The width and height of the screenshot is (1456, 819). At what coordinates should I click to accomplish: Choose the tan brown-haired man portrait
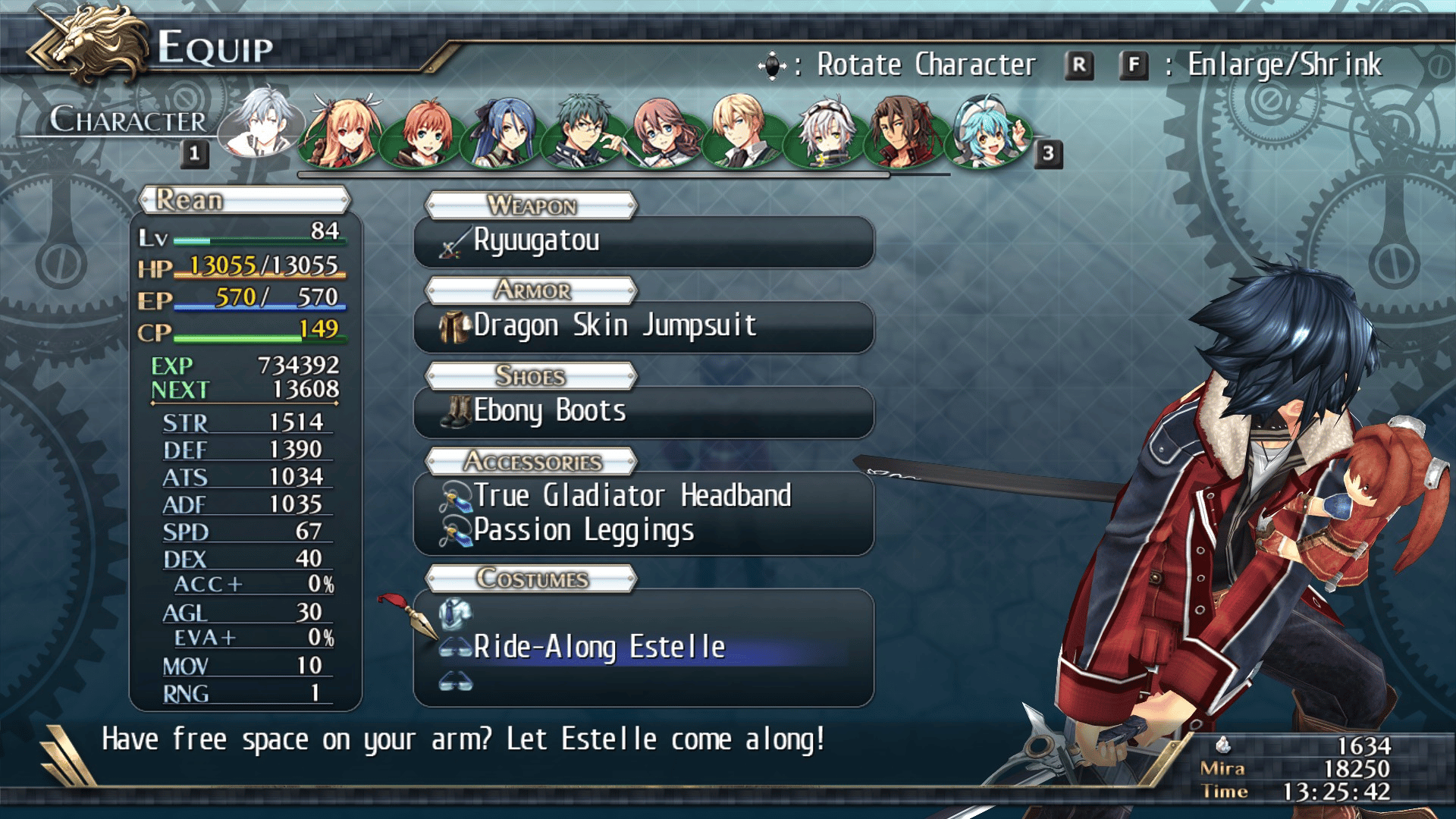coord(905,132)
